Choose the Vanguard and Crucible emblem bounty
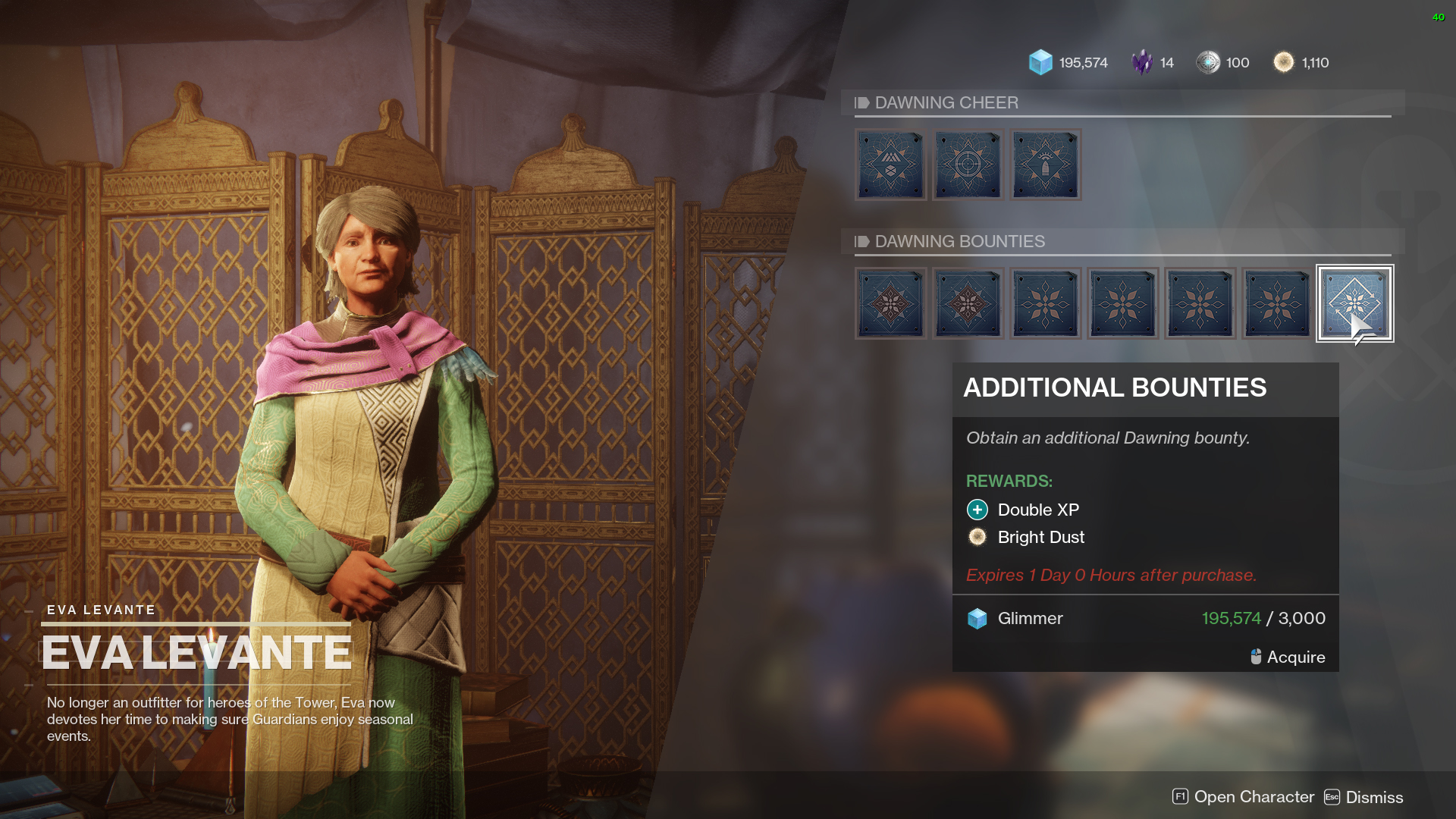Screen dimensions: 1456x819 coord(890,165)
